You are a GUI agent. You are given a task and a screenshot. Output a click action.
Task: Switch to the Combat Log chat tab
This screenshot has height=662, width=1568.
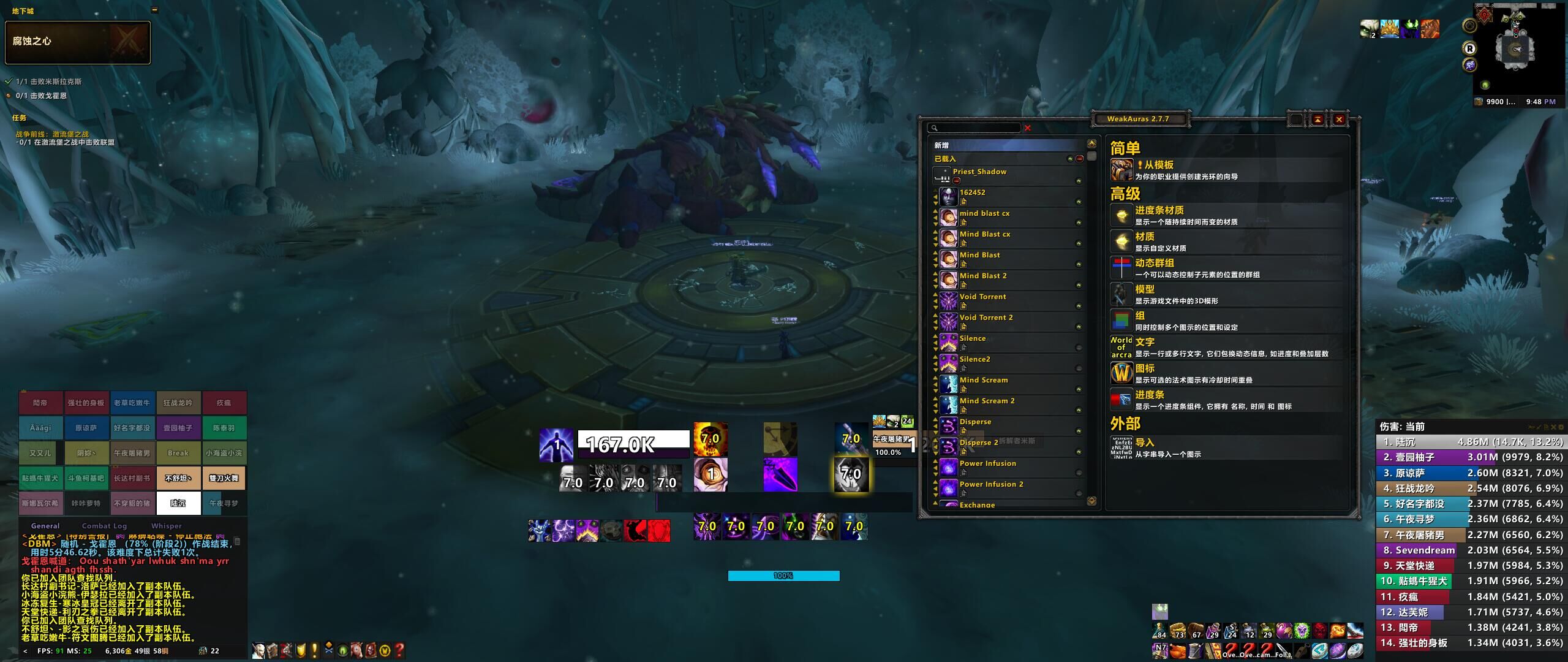coord(104,526)
